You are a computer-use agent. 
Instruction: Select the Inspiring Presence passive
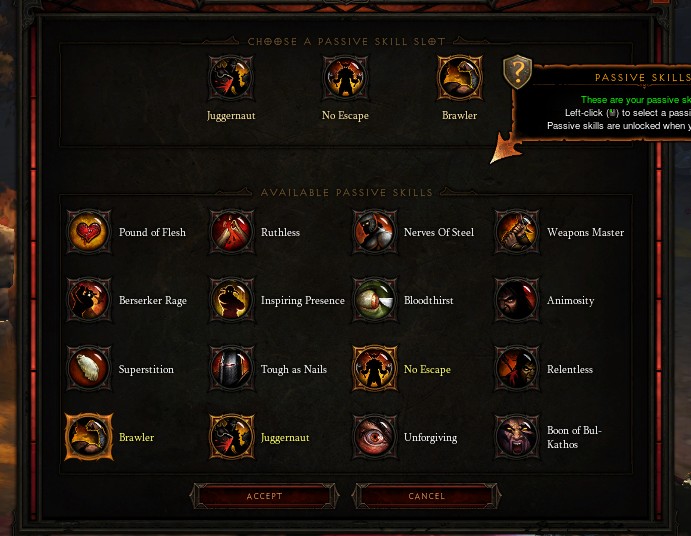232,300
